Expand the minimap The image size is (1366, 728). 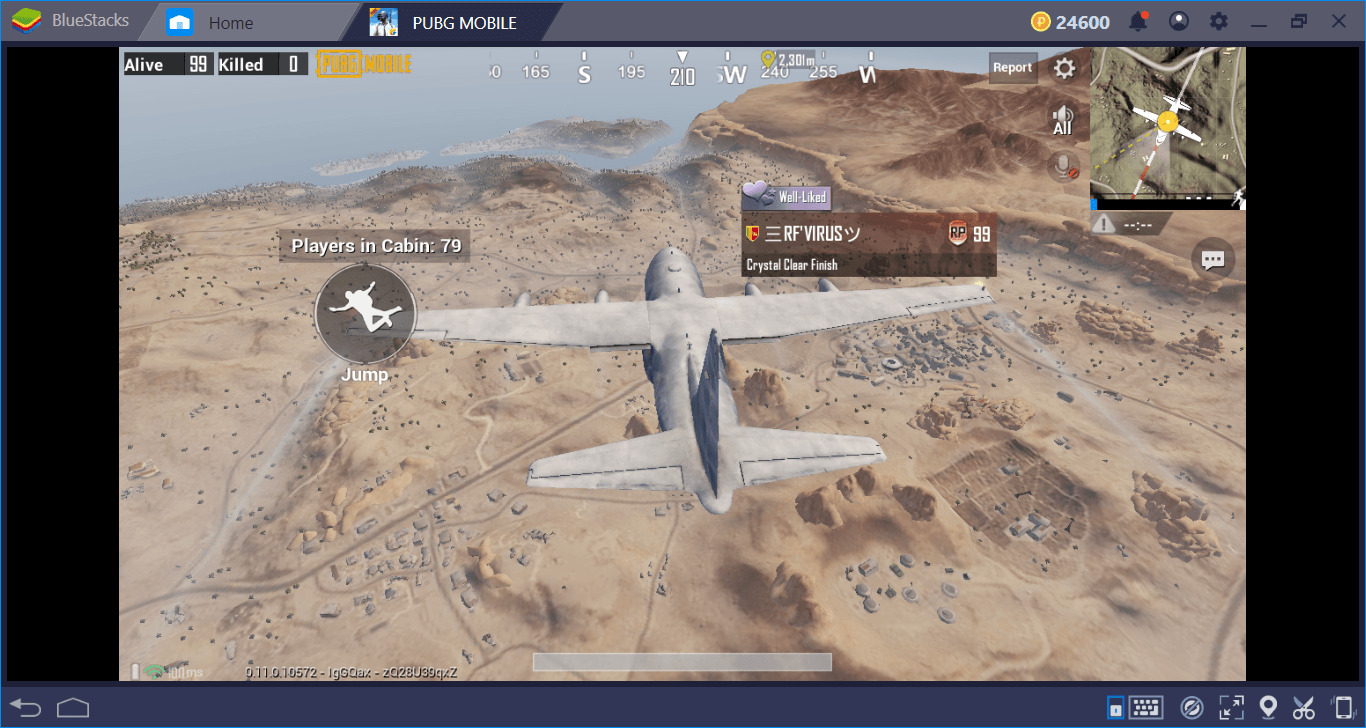(1167, 126)
